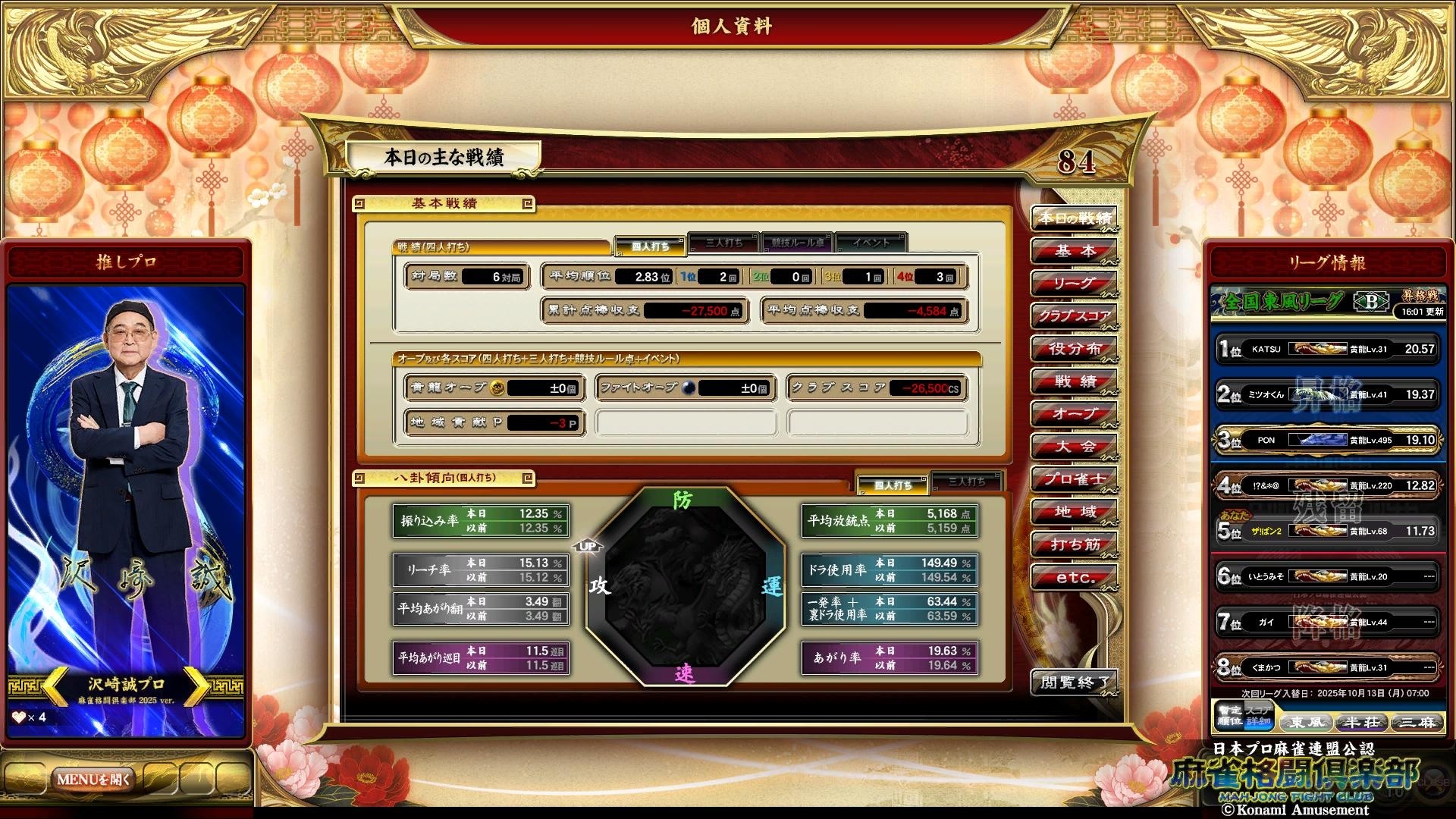
Task: Open the etc. panel in the sidebar
Action: point(1074,576)
